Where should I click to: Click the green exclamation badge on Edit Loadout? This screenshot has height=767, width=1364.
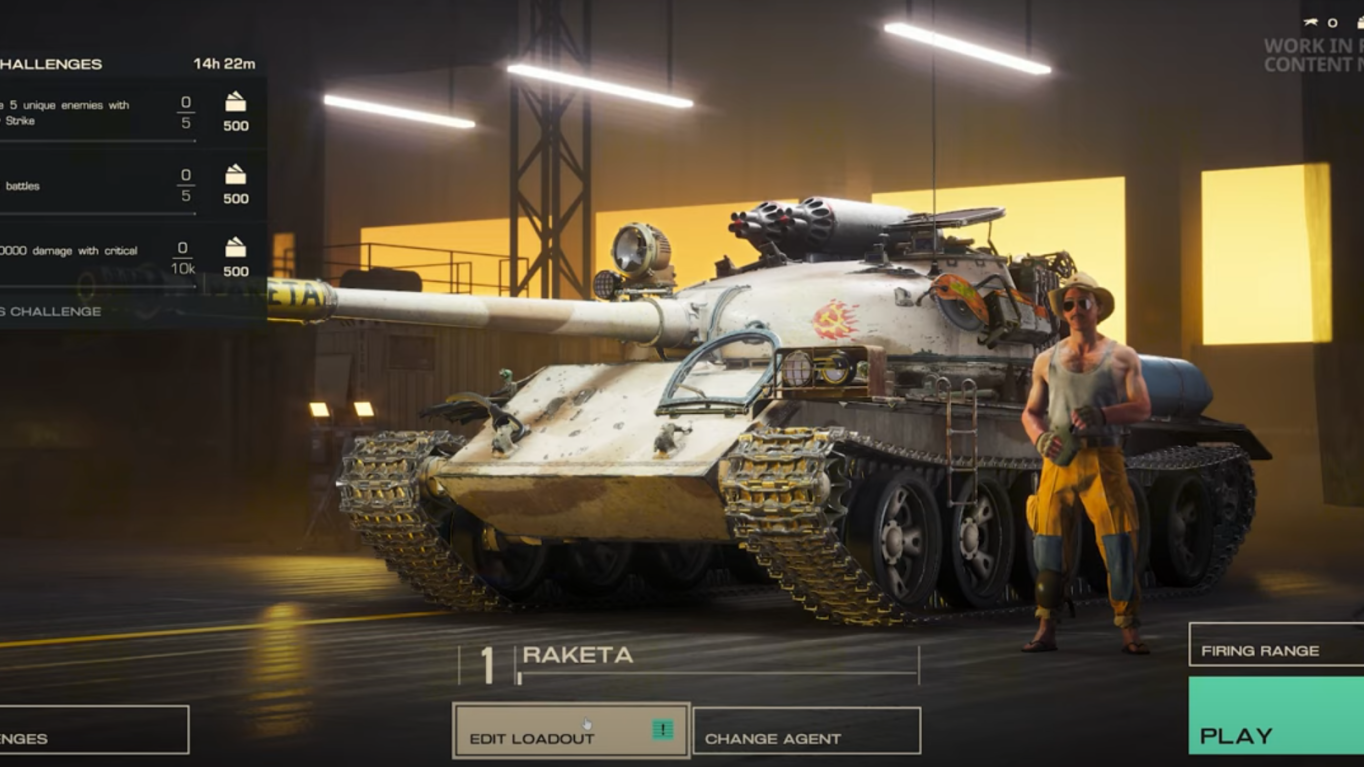point(663,729)
